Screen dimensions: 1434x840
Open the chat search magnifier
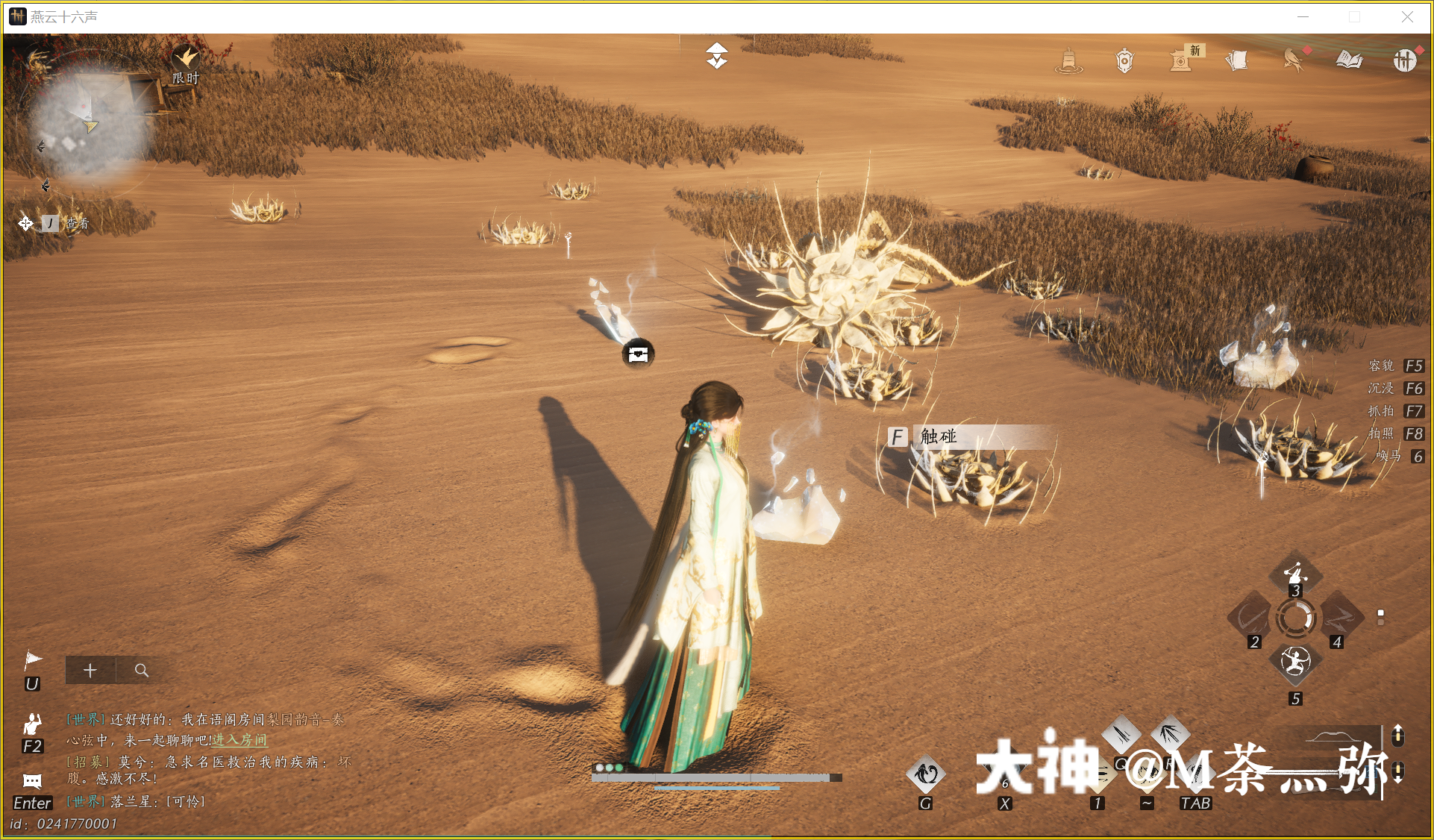pyautogui.click(x=141, y=670)
